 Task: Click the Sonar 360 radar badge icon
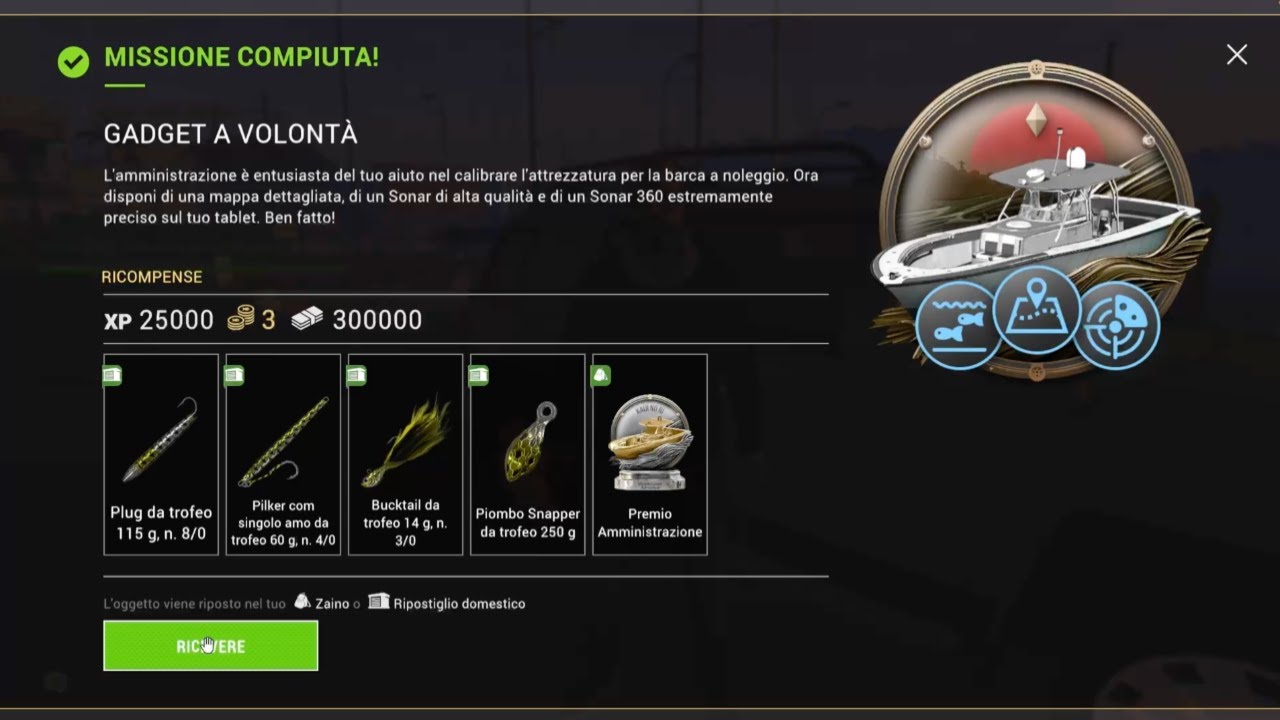click(1116, 326)
